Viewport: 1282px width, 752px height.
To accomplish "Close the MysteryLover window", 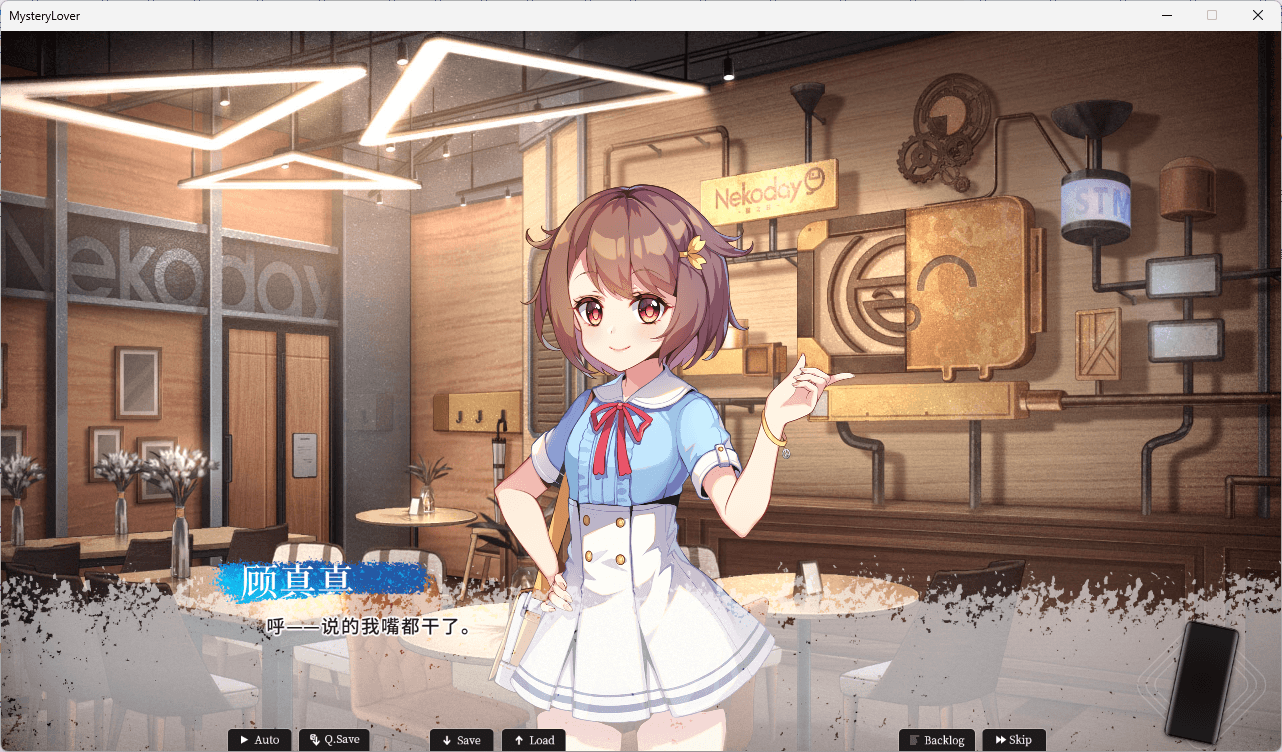I will coord(1258,15).
